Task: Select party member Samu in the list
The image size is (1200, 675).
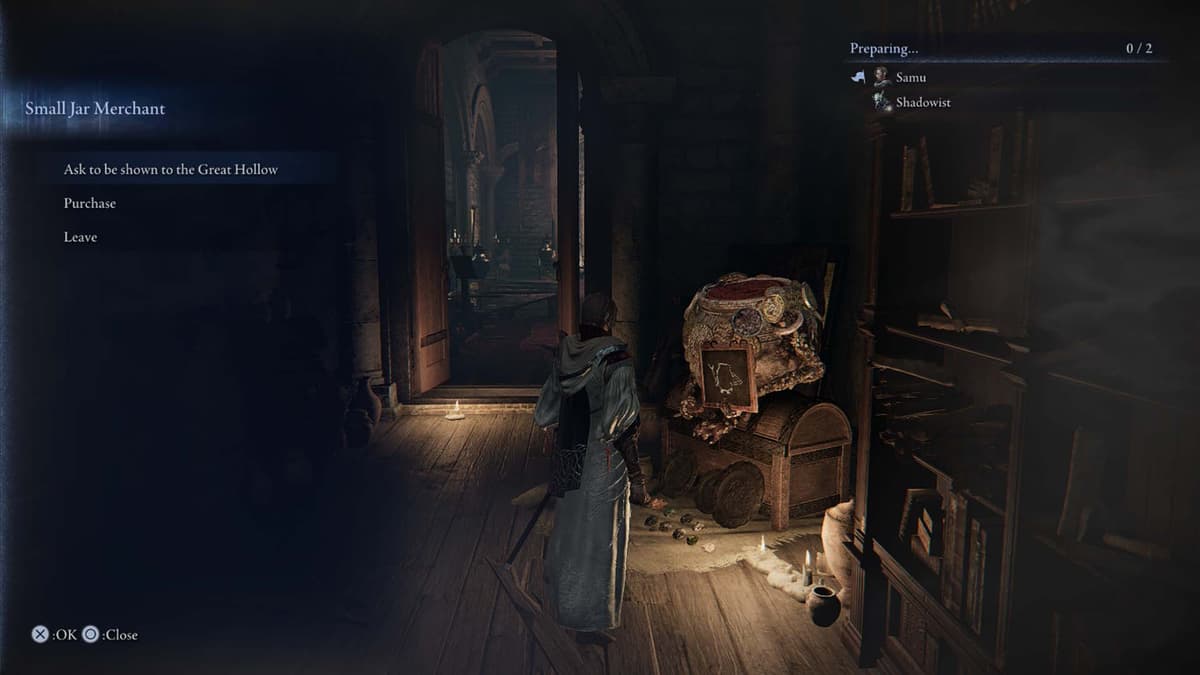Action: tap(910, 77)
